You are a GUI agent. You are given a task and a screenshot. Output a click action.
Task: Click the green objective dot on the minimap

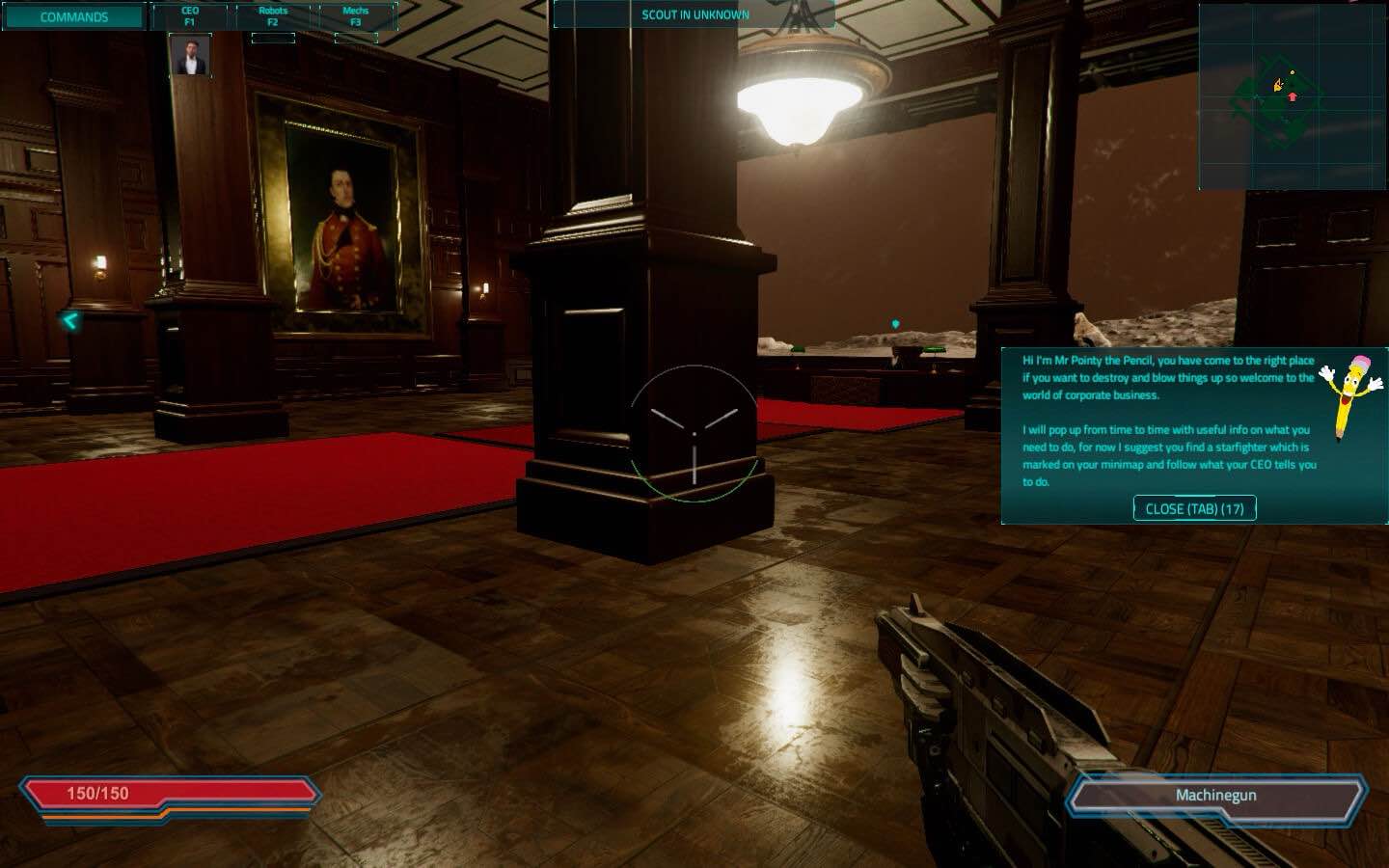click(1292, 72)
